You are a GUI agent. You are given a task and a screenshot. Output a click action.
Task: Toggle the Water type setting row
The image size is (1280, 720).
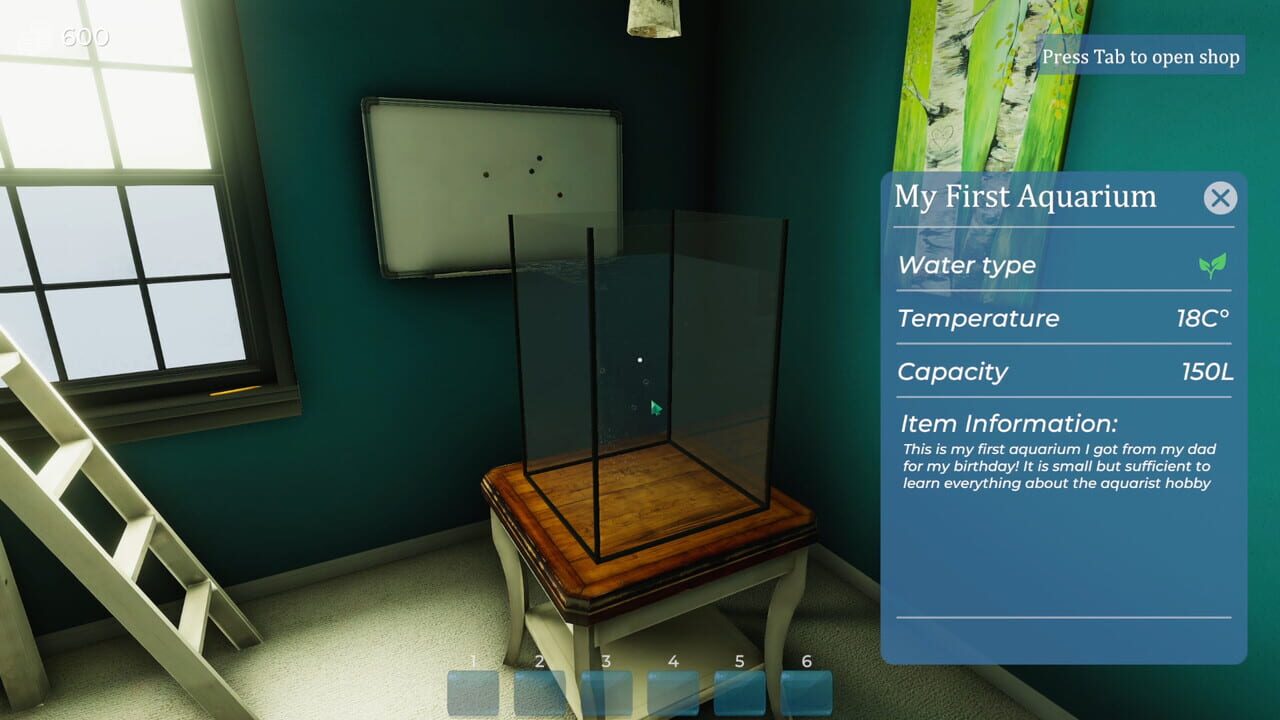pos(1060,265)
